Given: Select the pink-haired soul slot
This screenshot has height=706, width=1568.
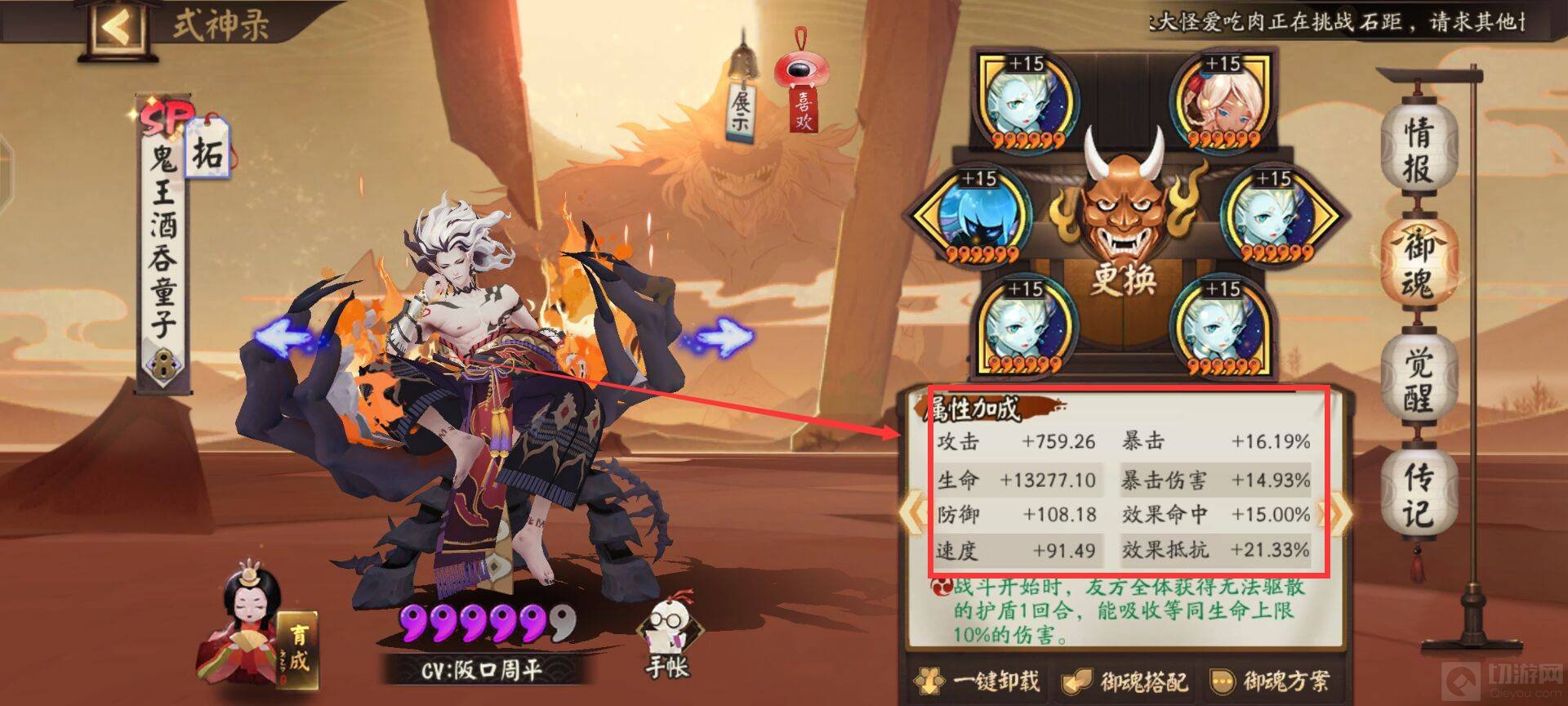Looking at the screenshot, I should pyautogui.click(x=1220, y=101).
